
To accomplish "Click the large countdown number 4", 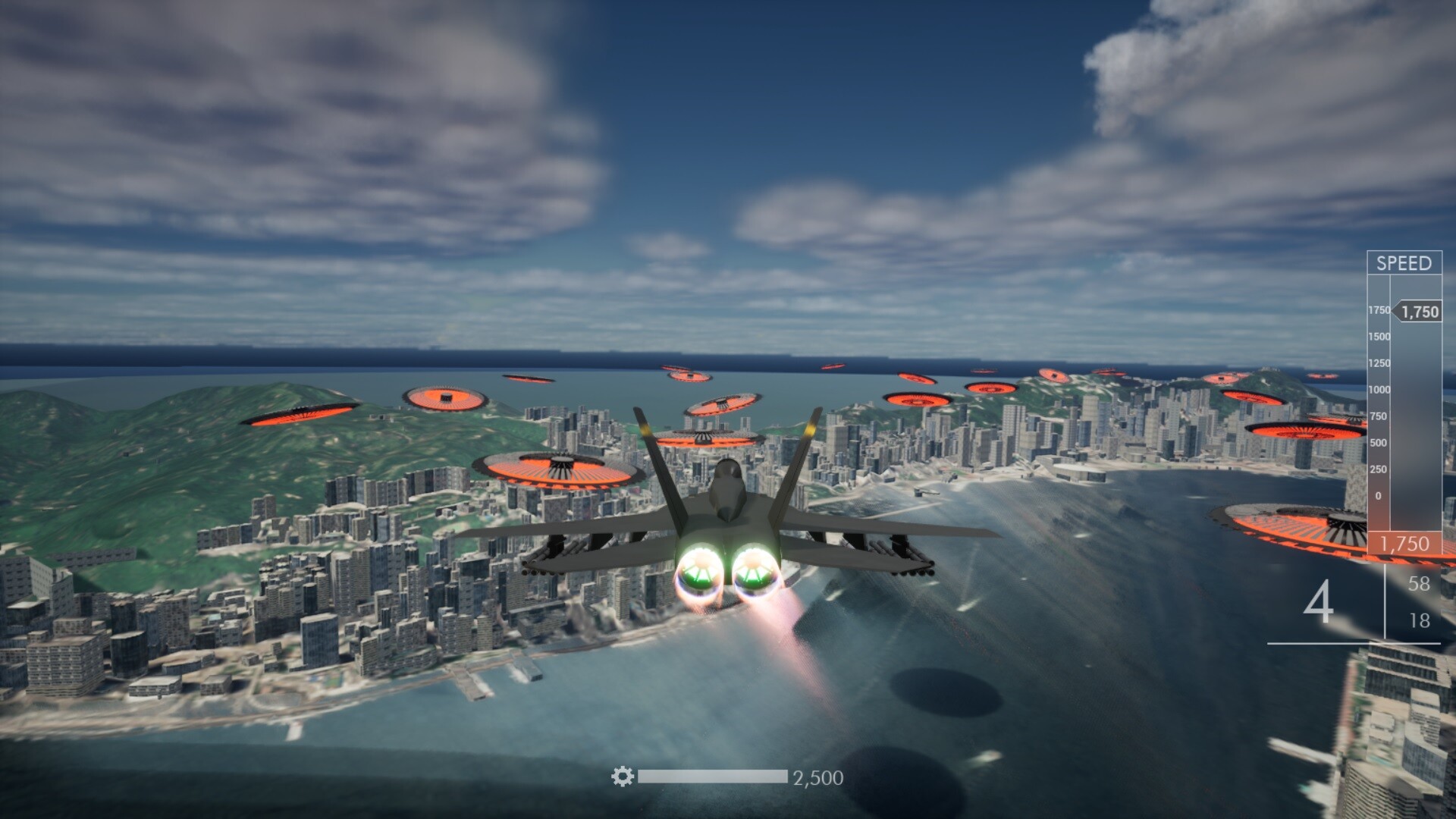I will click(x=1323, y=602).
